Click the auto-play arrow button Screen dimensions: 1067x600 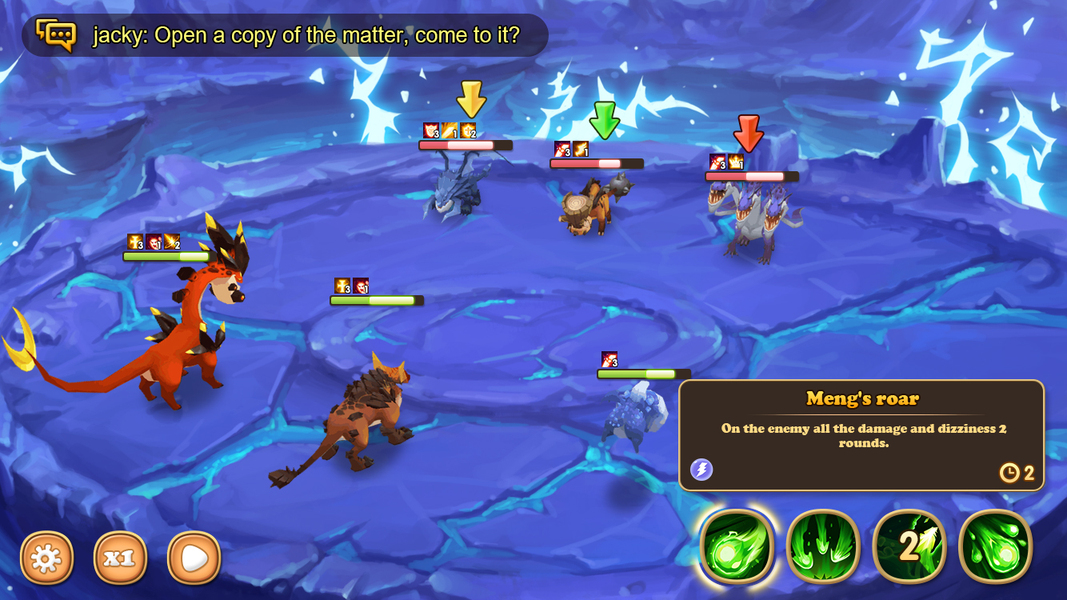pos(194,557)
